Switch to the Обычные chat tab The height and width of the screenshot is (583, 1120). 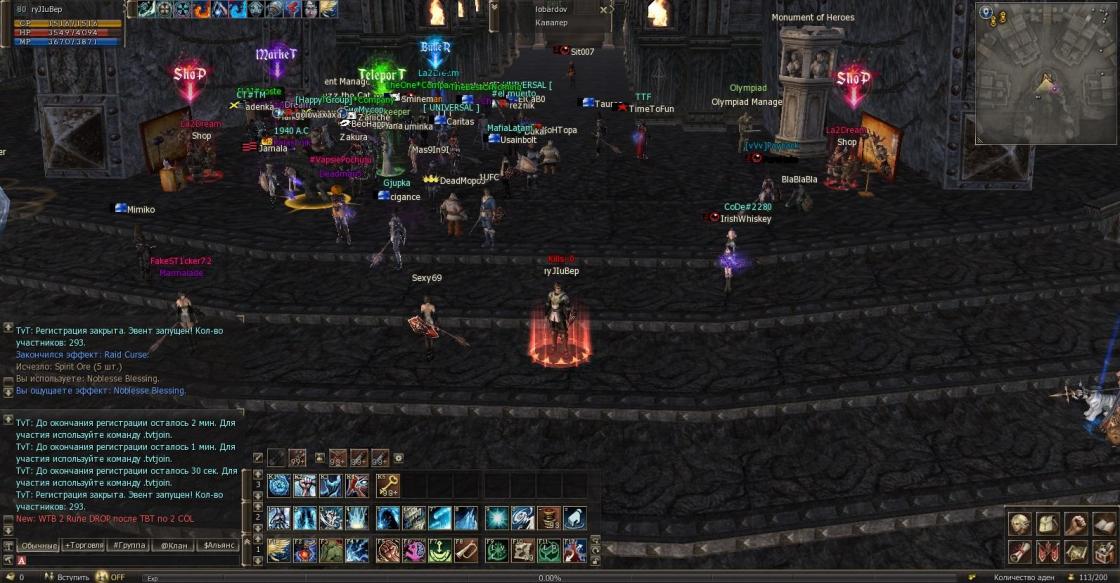tap(38, 545)
